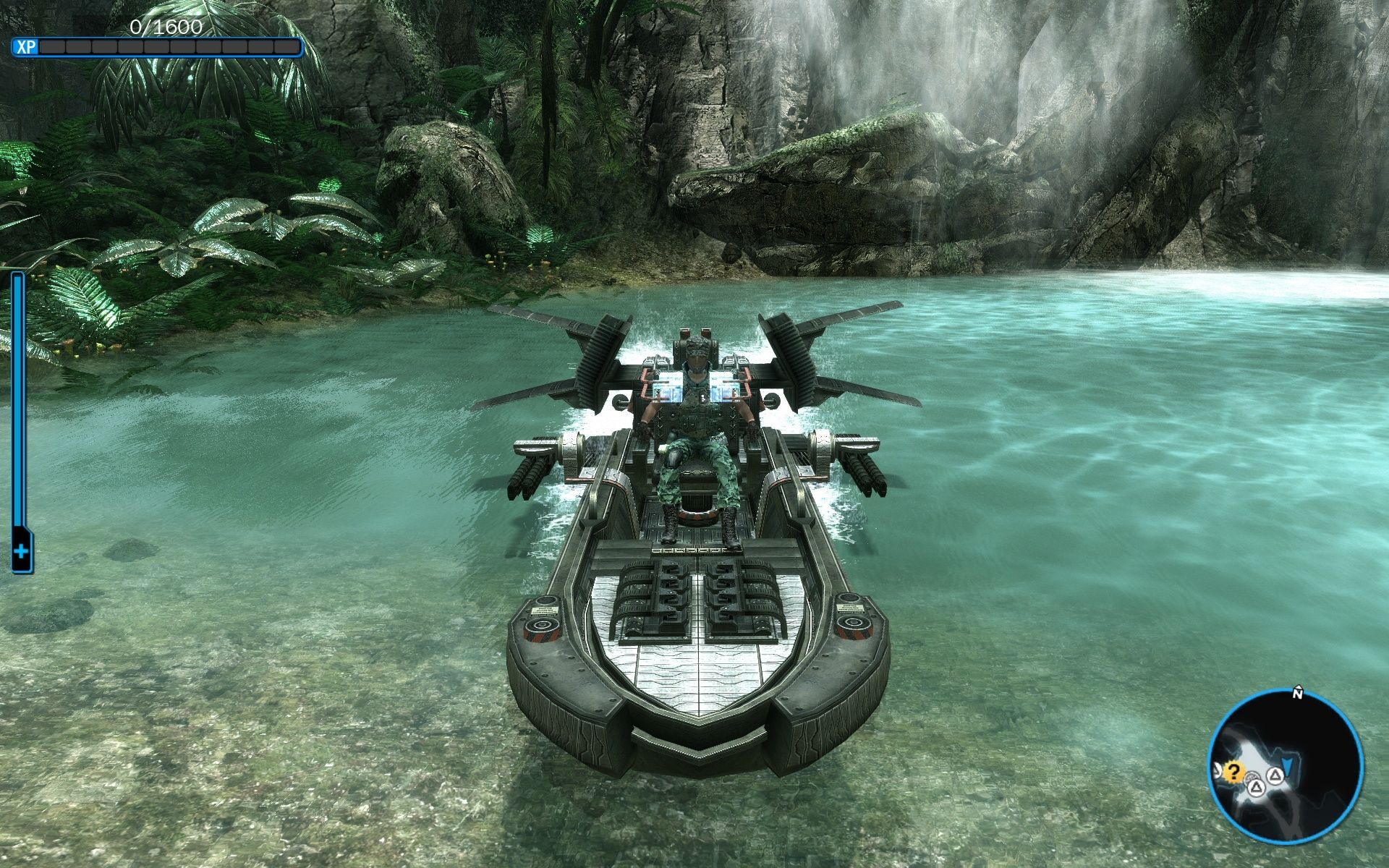Click the blue player arrow on minimap
Screen dimensions: 1389x868
click(x=1288, y=764)
